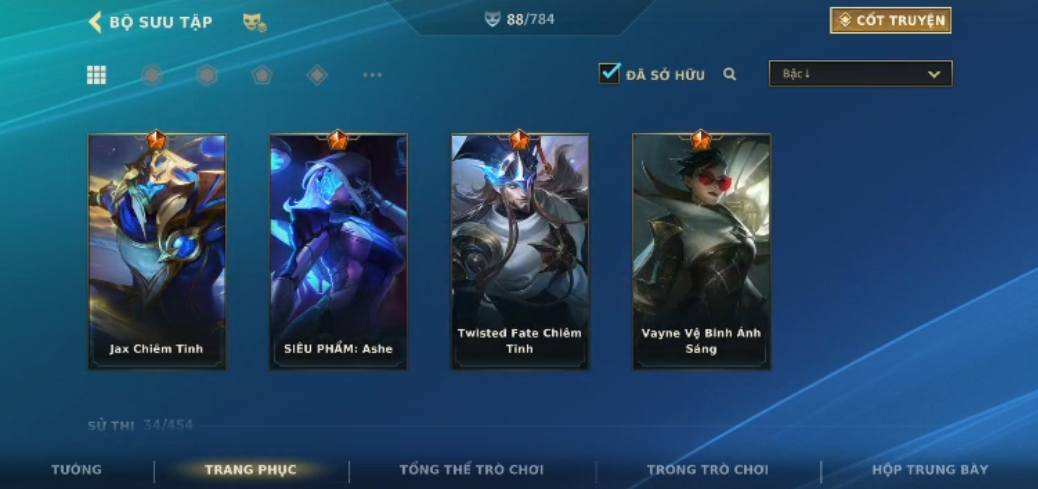Go back from Bộ Sưu Tập
1038x489 pixels.
[96, 21]
